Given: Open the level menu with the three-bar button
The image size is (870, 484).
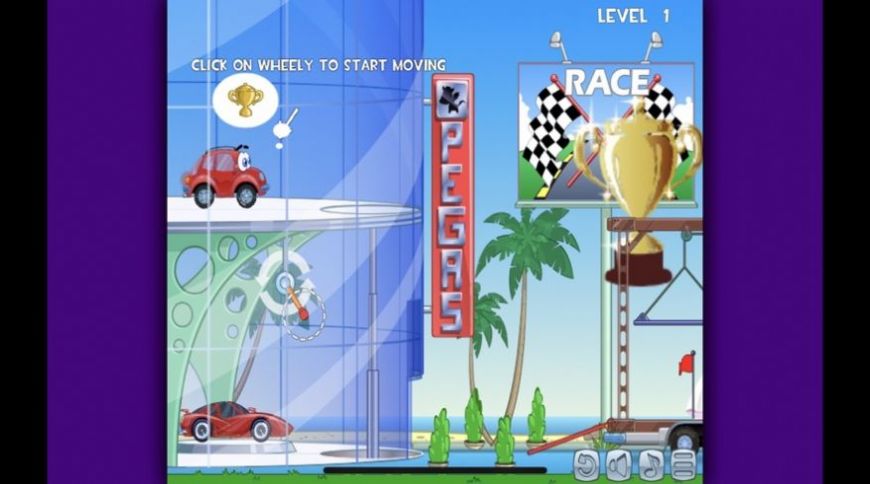Looking at the screenshot, I should click(684, 464).
